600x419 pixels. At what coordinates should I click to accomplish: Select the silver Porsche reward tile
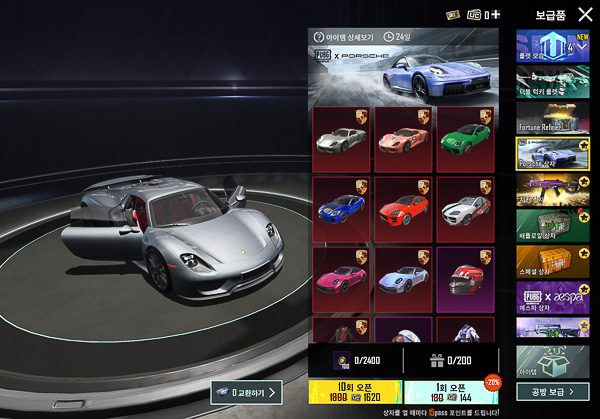(x=341, y=138)
